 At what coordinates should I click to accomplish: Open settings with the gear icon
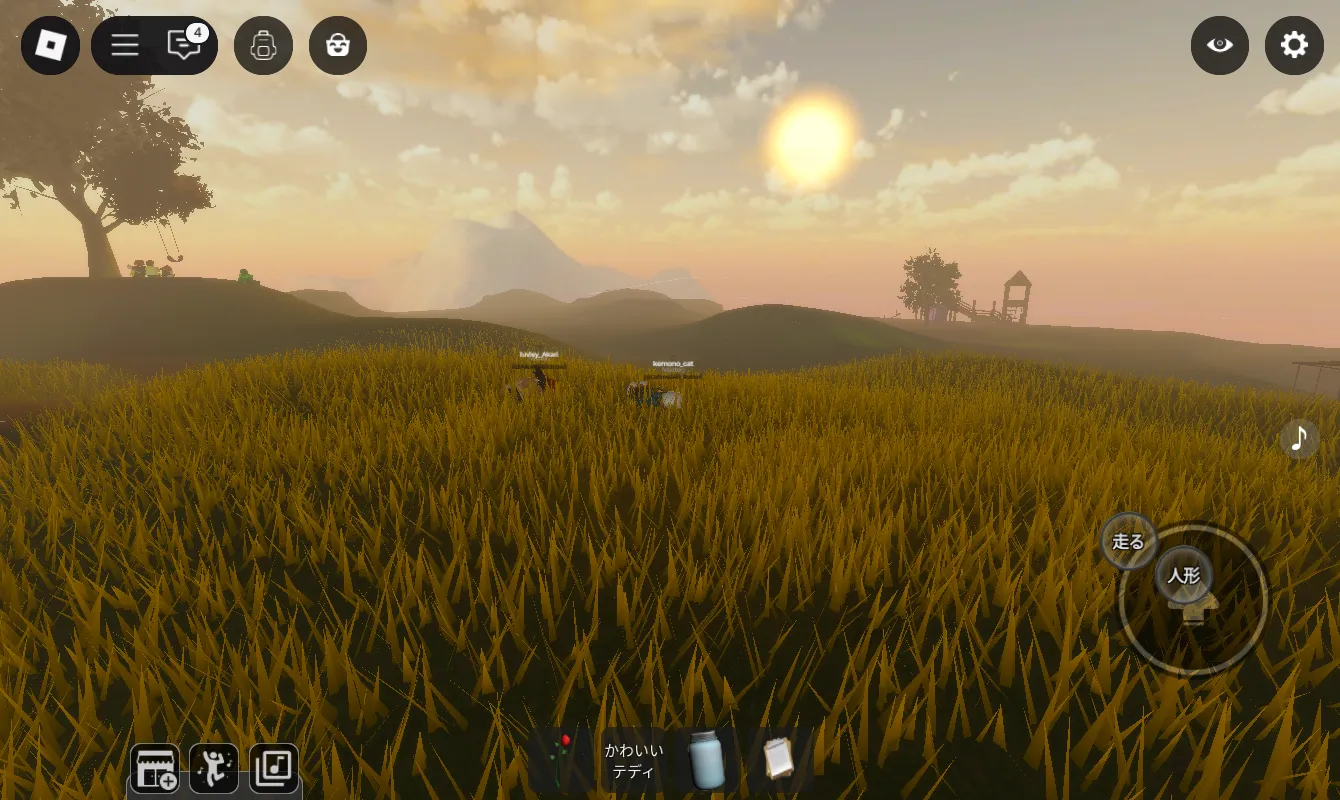point(1294,45)
